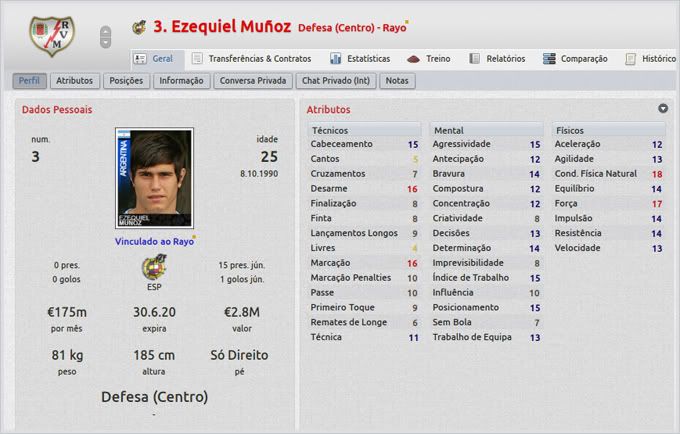
Task: Switch to the Histórico tab
Action: [651, 59]
